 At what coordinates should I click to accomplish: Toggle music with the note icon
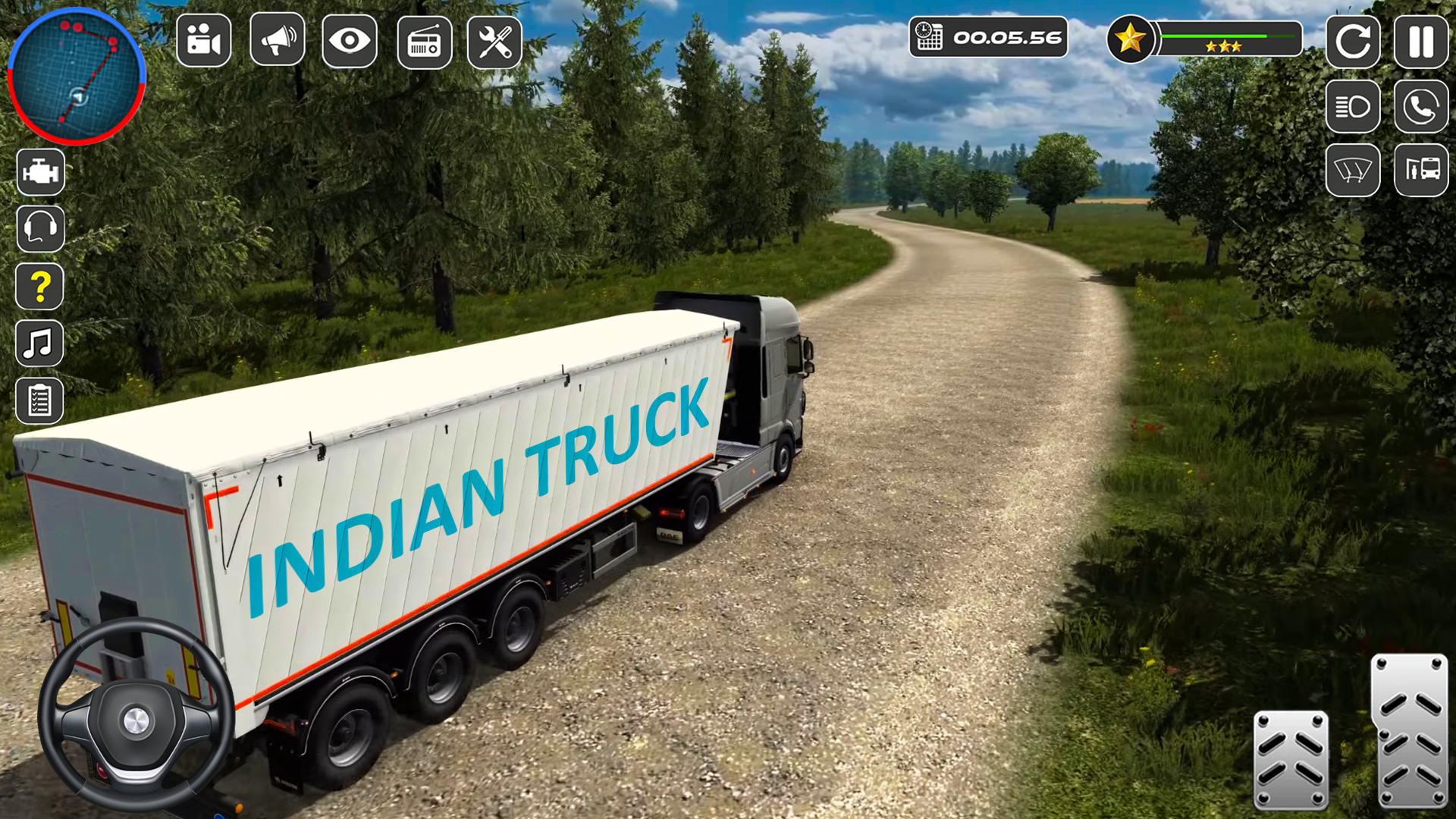(40, 344)
